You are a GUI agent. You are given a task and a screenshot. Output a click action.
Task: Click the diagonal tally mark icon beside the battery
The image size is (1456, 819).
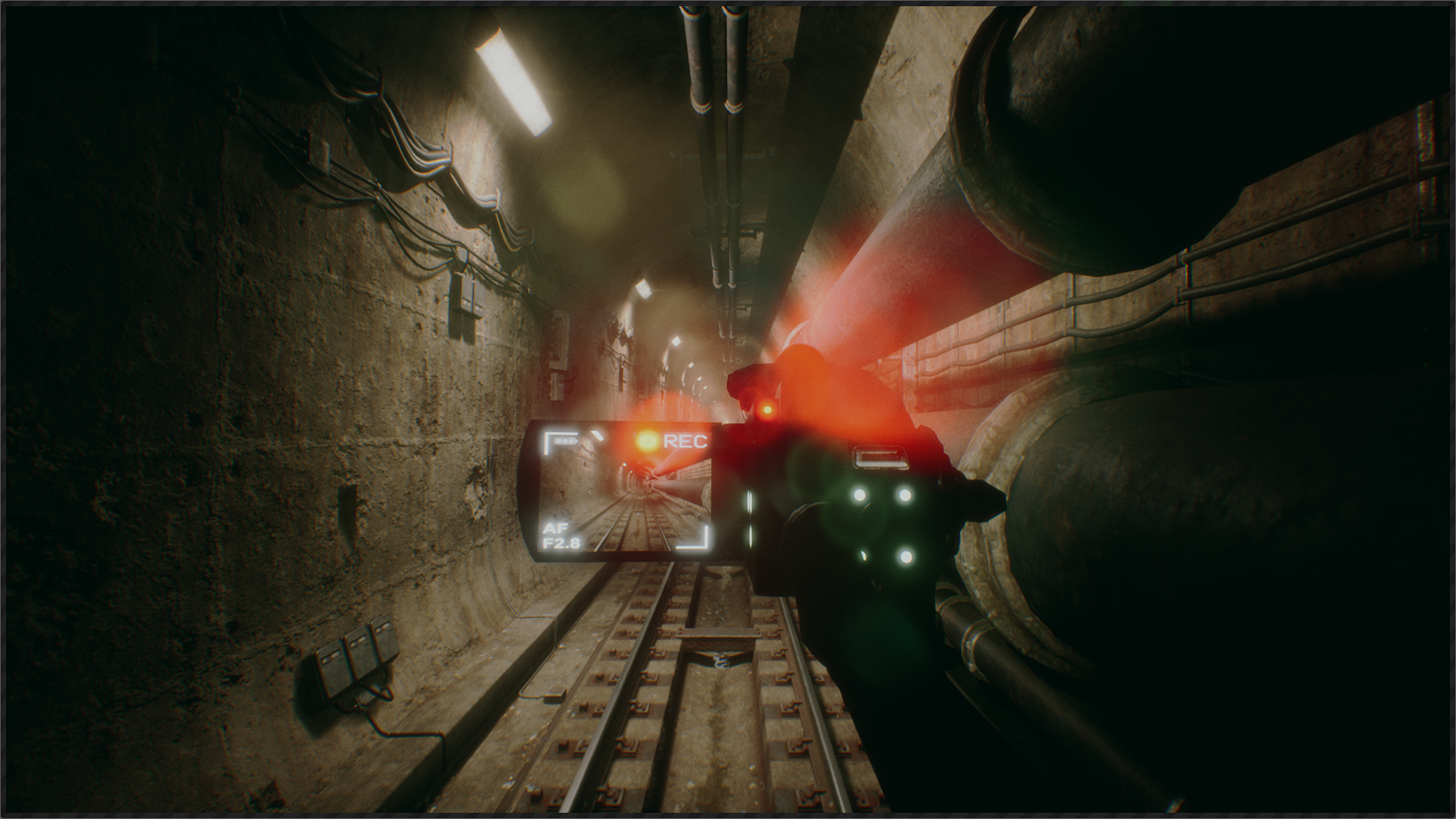[598, 436]
